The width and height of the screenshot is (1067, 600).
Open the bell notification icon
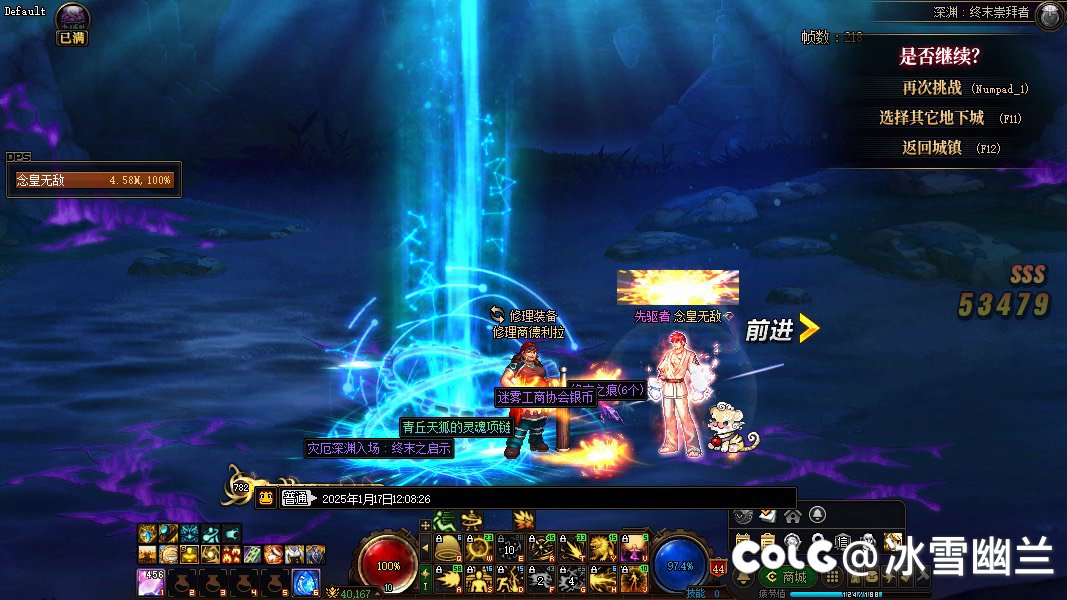(817, 515)
